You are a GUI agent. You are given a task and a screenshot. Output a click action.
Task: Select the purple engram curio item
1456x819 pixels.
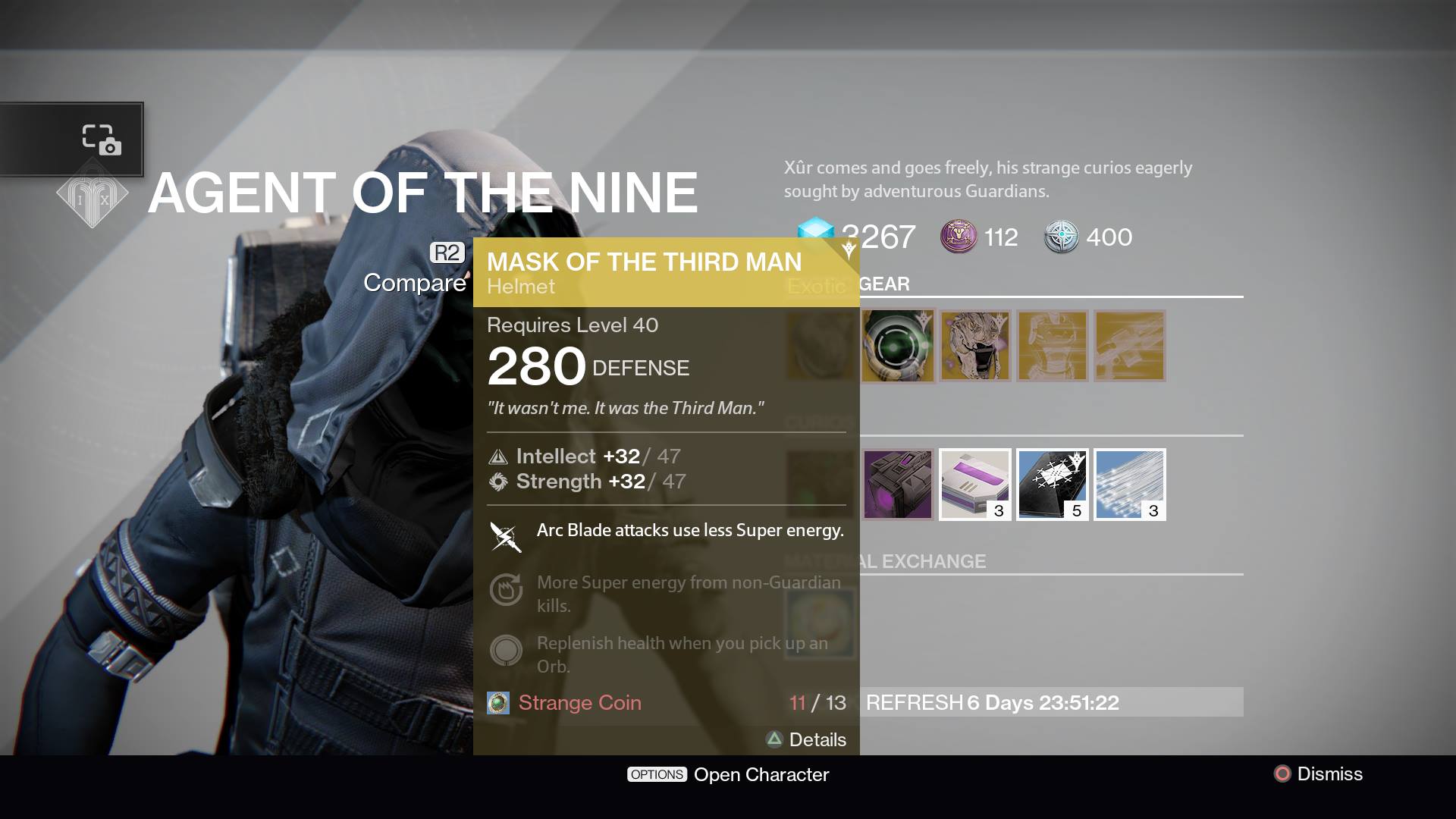pos(899,484)
